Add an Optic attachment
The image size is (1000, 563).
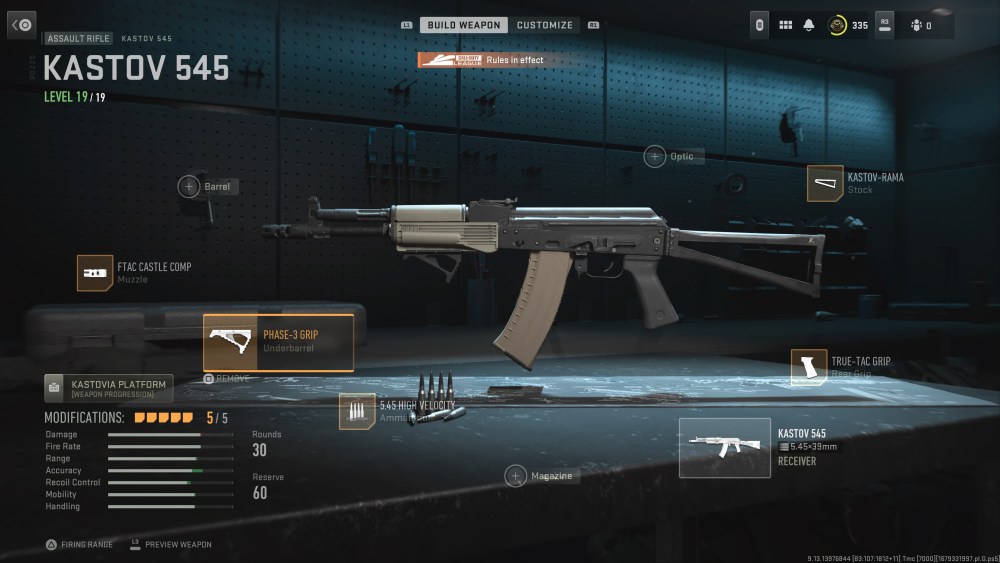coord(655,156)
